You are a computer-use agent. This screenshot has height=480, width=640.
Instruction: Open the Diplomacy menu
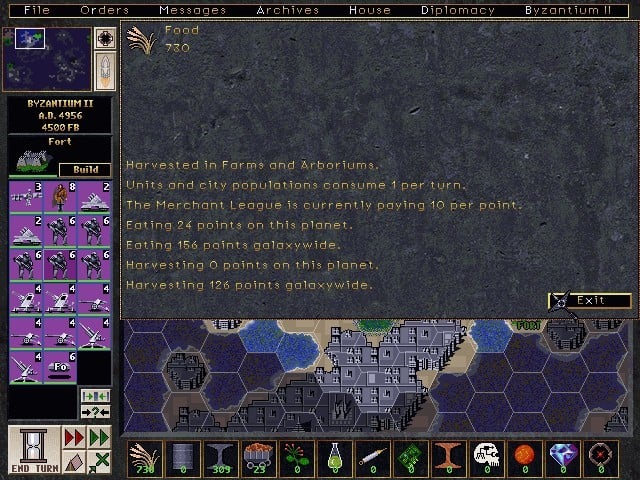point(457,10)
